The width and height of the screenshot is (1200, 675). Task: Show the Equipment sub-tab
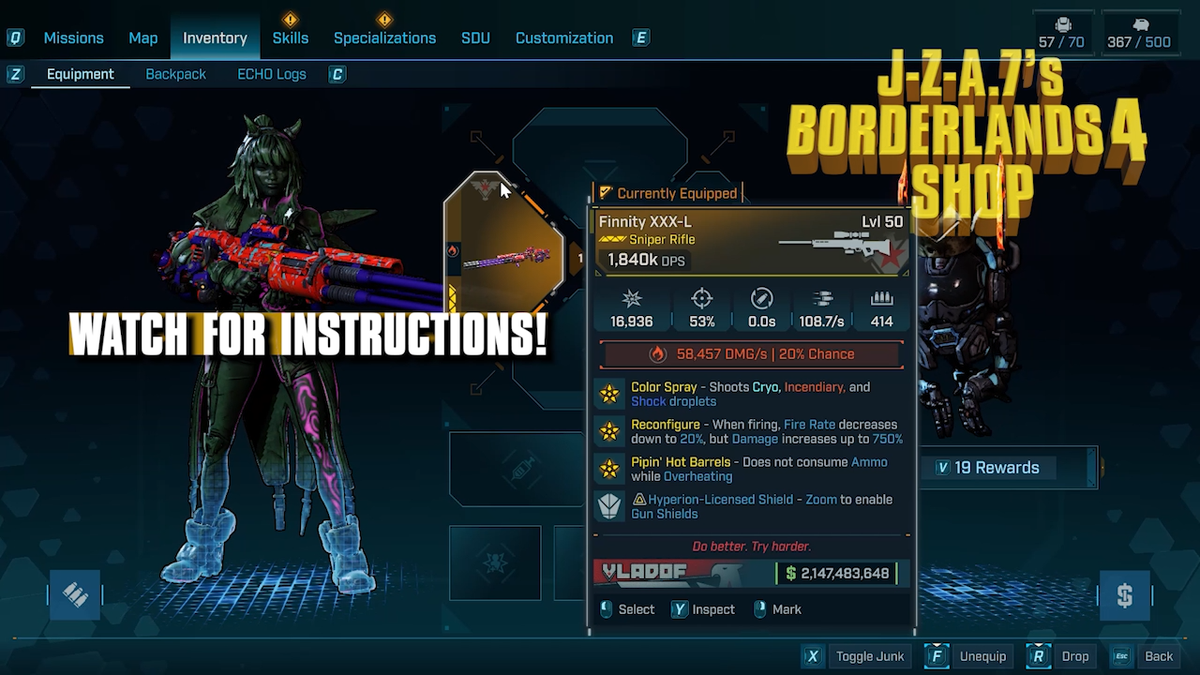click(x=80, y=74)
